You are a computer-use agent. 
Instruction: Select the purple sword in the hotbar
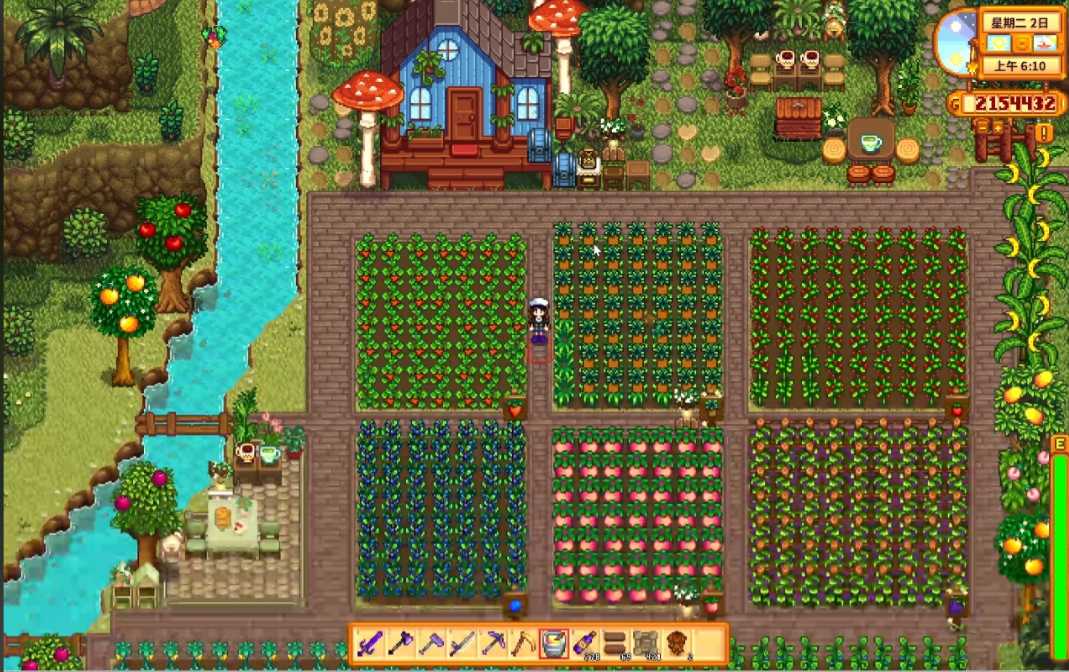pyautogui.click(x=370, y=644)
